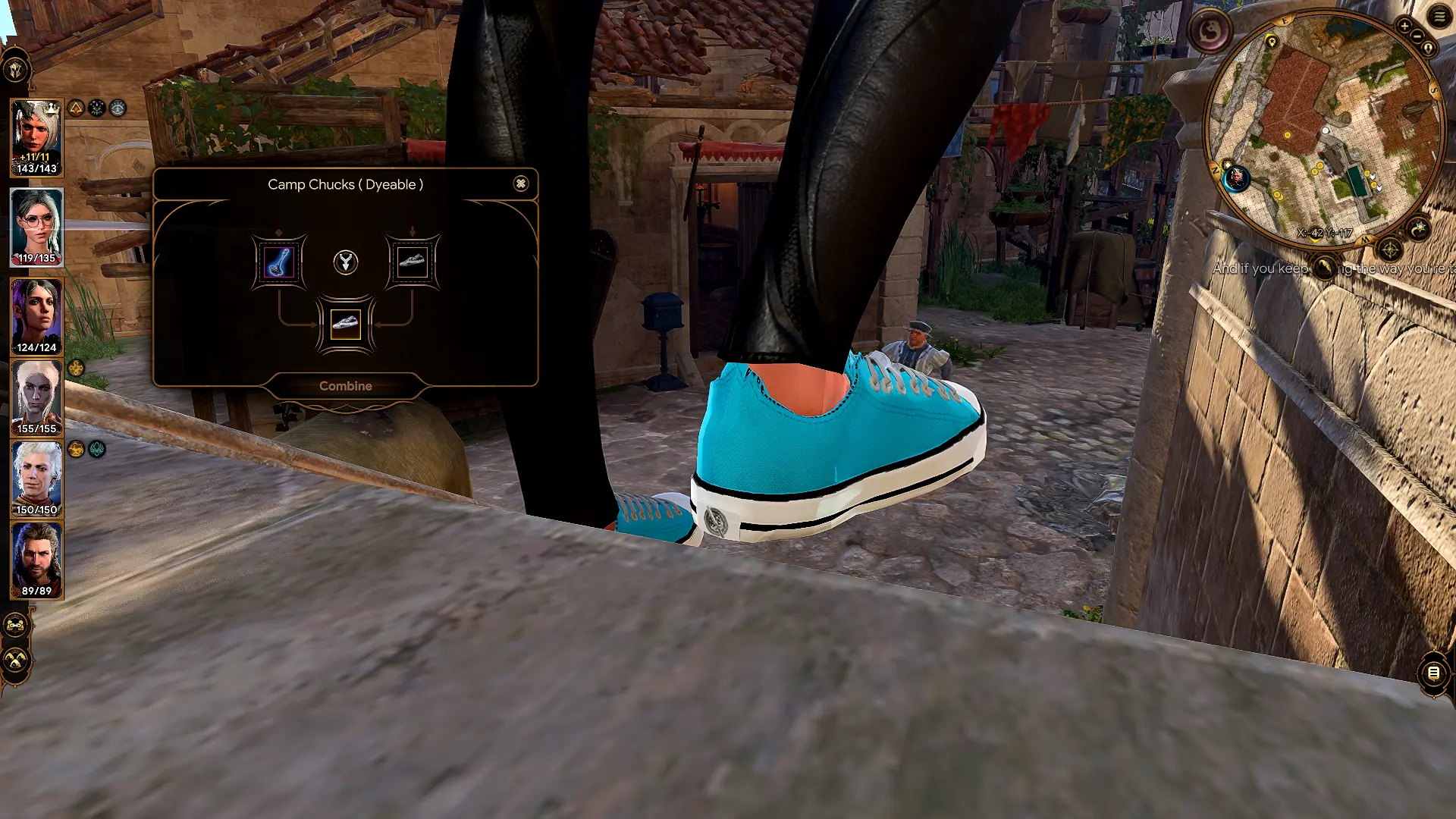Zoom out on the minimap
This screenshot has height=819, width=1456.
point(1417,36)
